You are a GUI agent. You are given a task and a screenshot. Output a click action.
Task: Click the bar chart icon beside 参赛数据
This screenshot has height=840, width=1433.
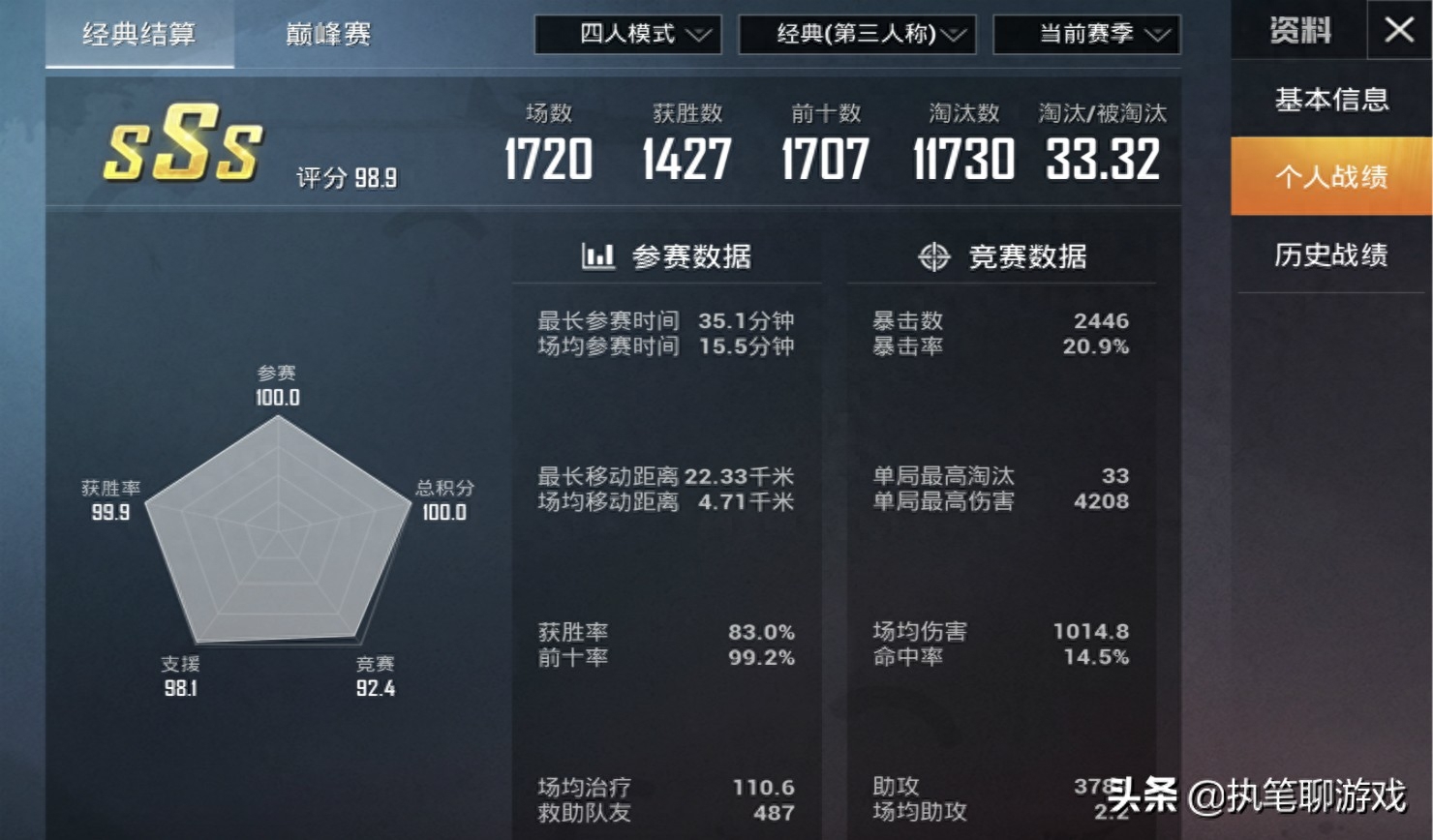point(597,256)
